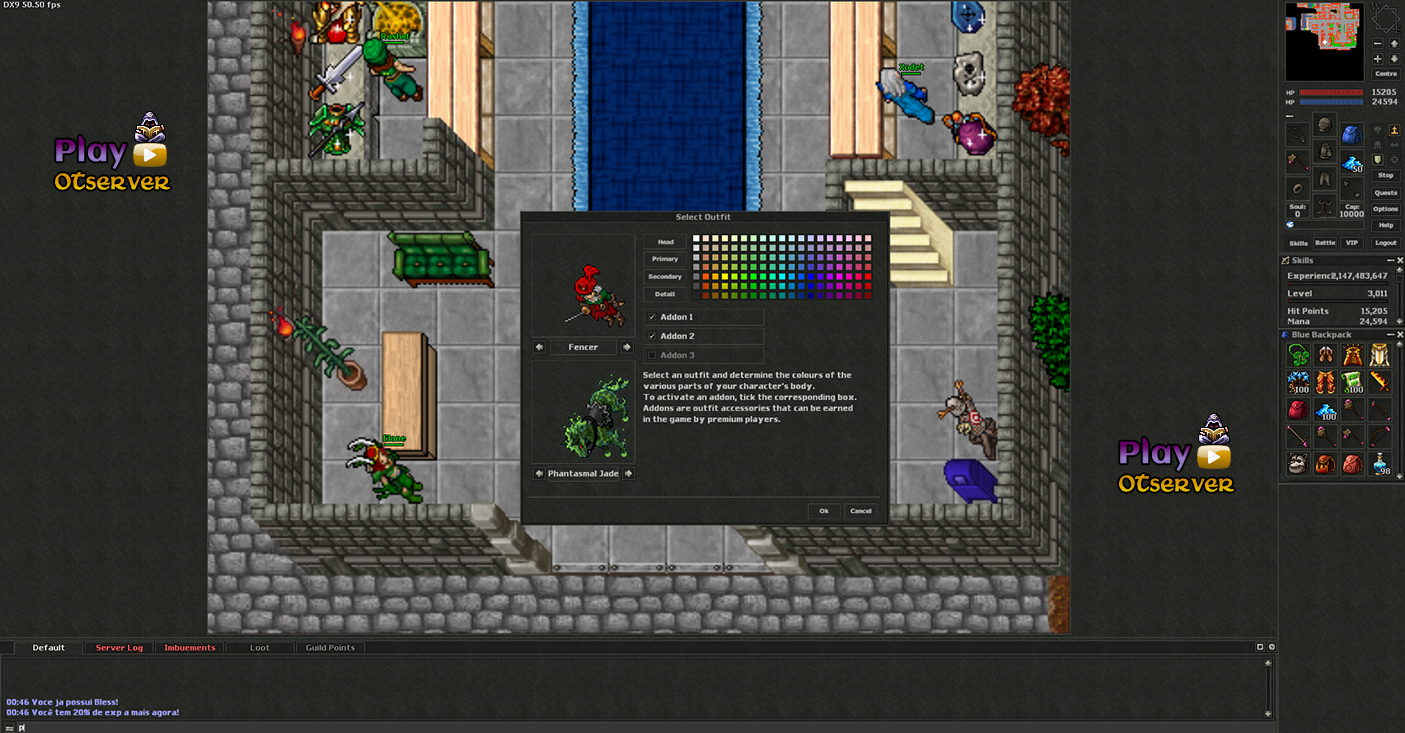Show the next outfit after Fencer
This screenshot has height=733, width=1405.
point(627,347)
